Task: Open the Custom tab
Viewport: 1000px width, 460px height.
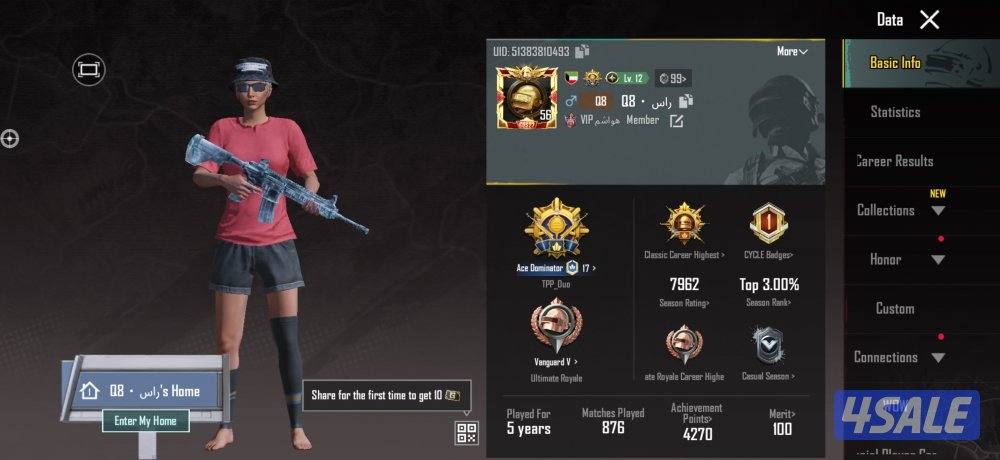Action: (895, 308)
